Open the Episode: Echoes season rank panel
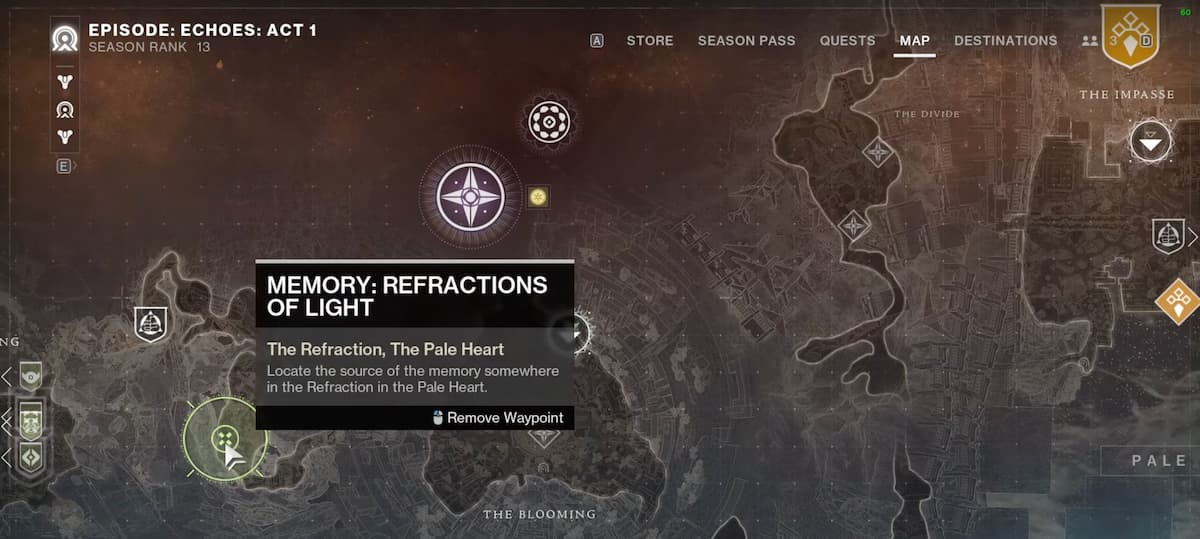Image resolution: width=1200 pixels, height=539 pixels. pyautogui.click(x=202, y=37)
